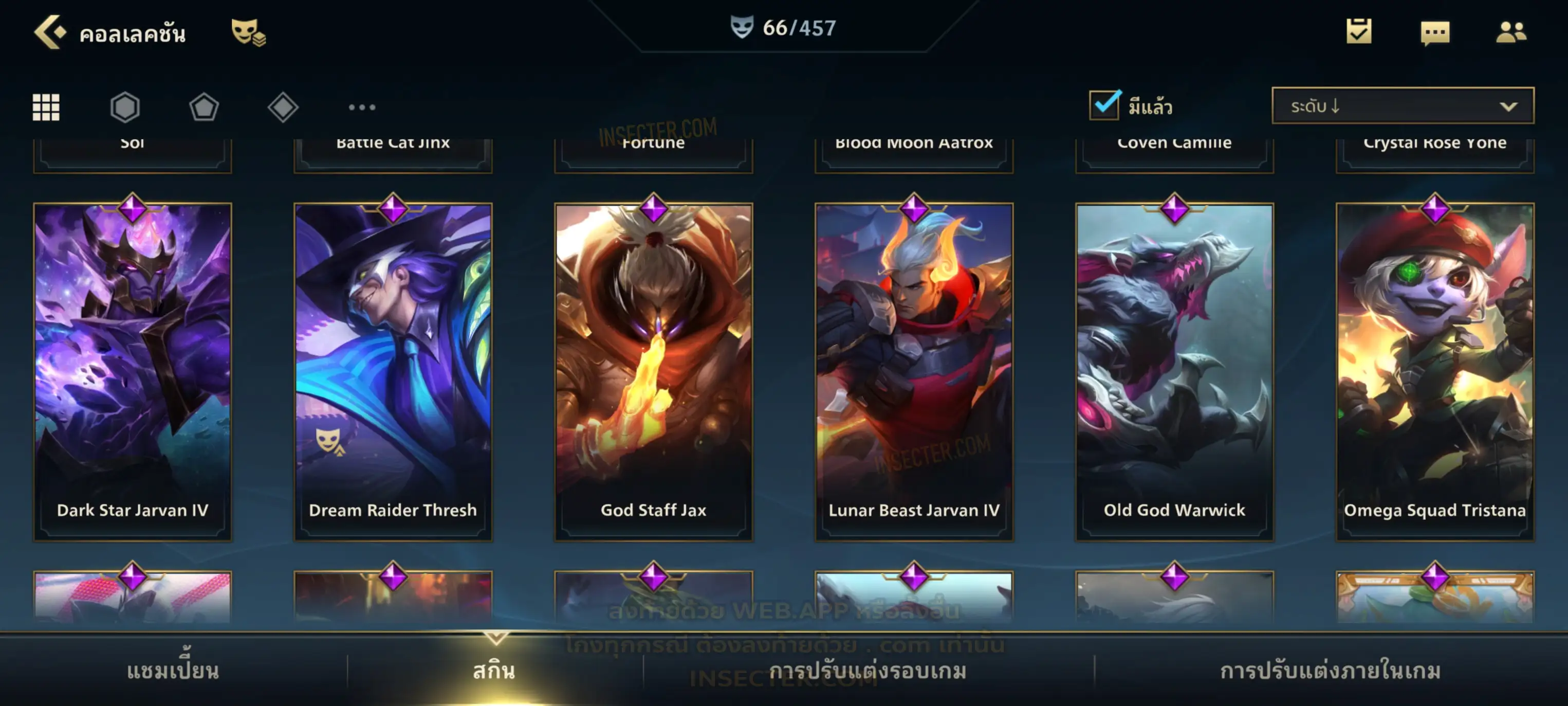Viewport: 1568px width, 706px height.
Task: Toggle the มีแล้ว owned checkbox
Action: (1104, 105)
